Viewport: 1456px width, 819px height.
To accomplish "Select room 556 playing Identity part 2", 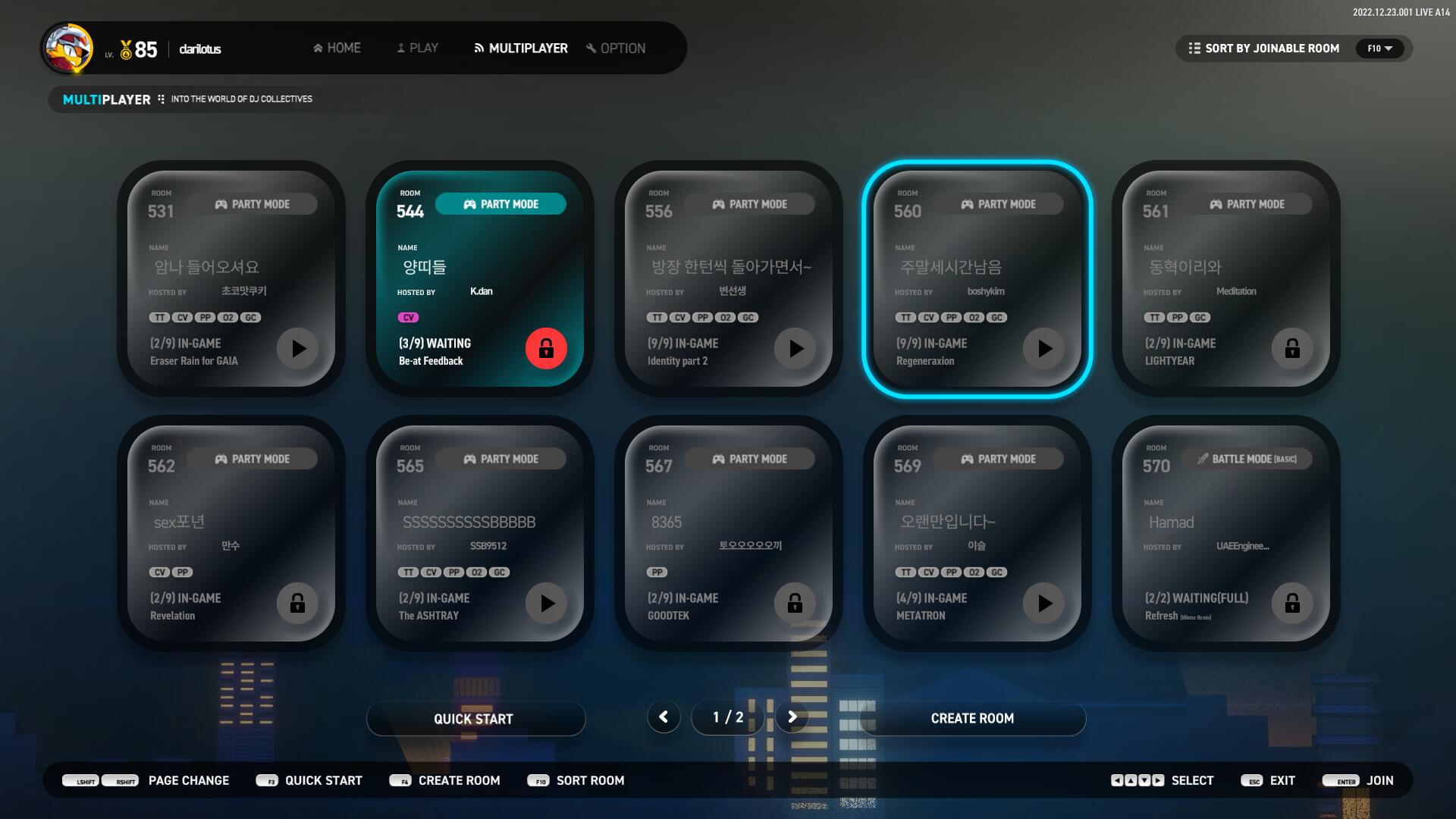I will click(728, 278).
